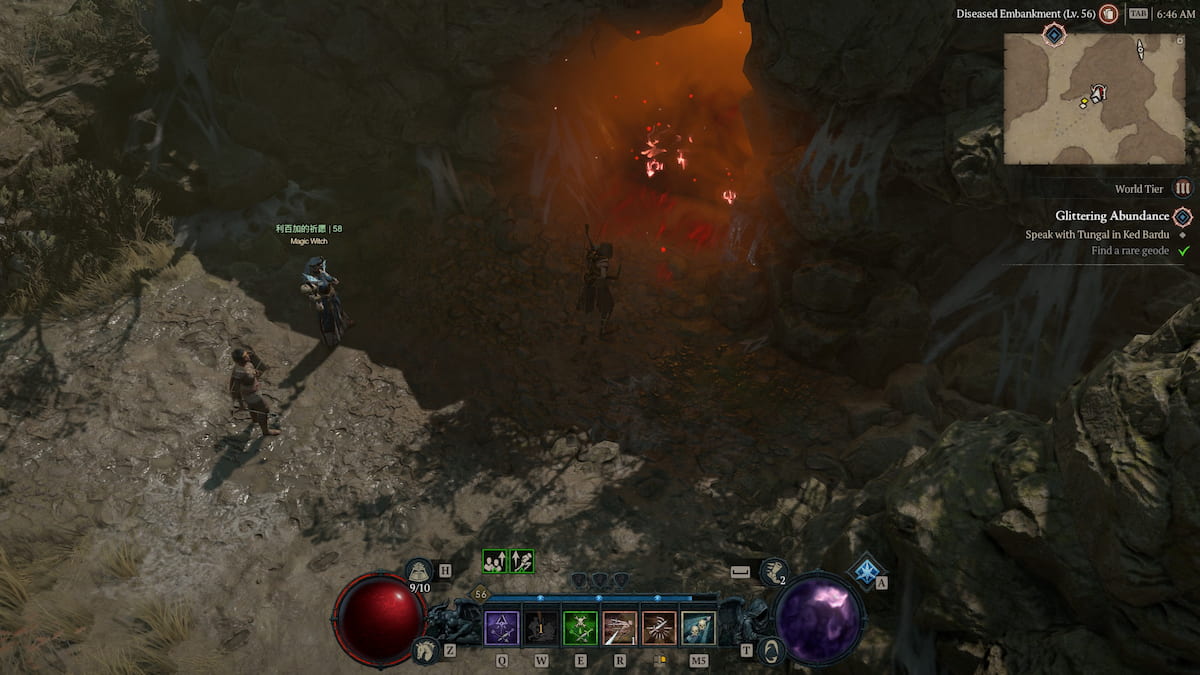Viewport: 1200px width, 675px height.
Task: Open the blue diamond emblem by the orb
Action: click(866, 570)
